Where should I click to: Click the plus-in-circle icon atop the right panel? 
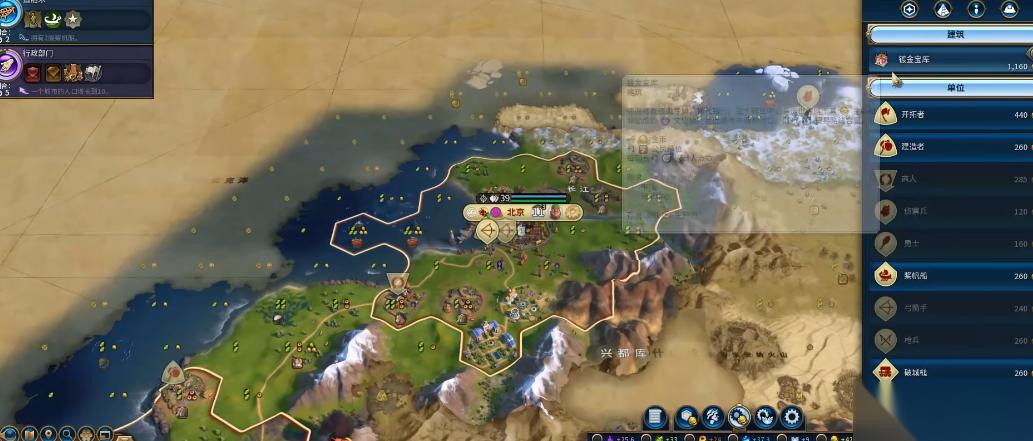[909, 9]
